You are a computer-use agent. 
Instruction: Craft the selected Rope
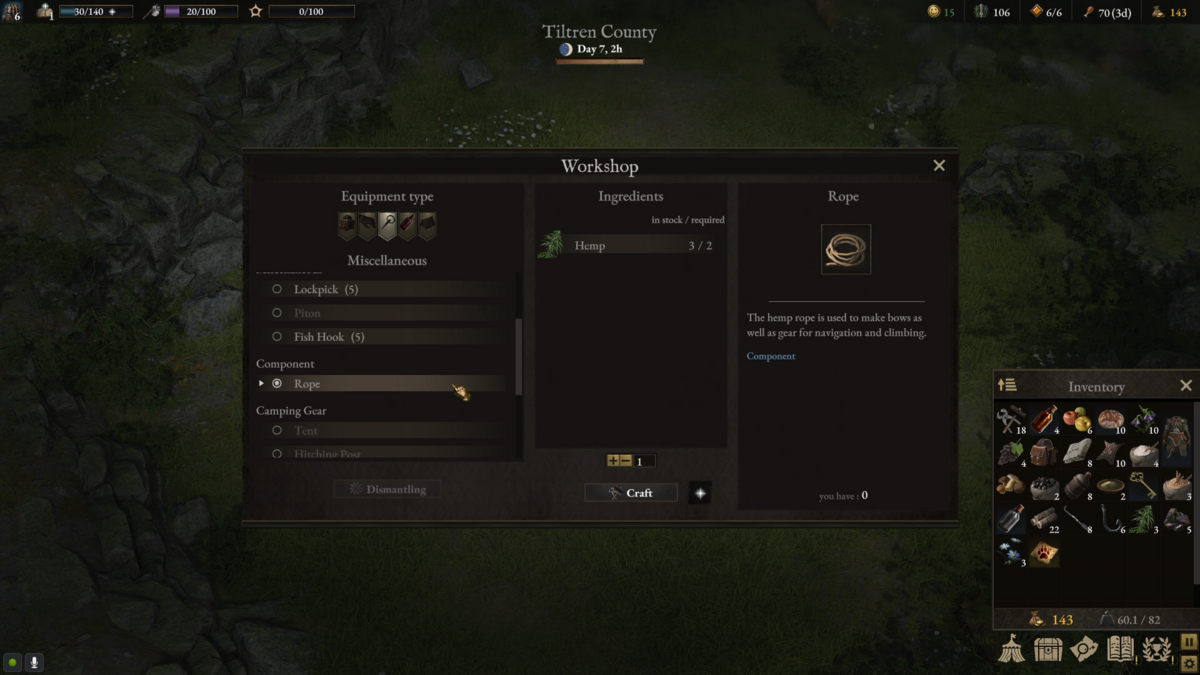pyautogui.click(x=631, y=493)
